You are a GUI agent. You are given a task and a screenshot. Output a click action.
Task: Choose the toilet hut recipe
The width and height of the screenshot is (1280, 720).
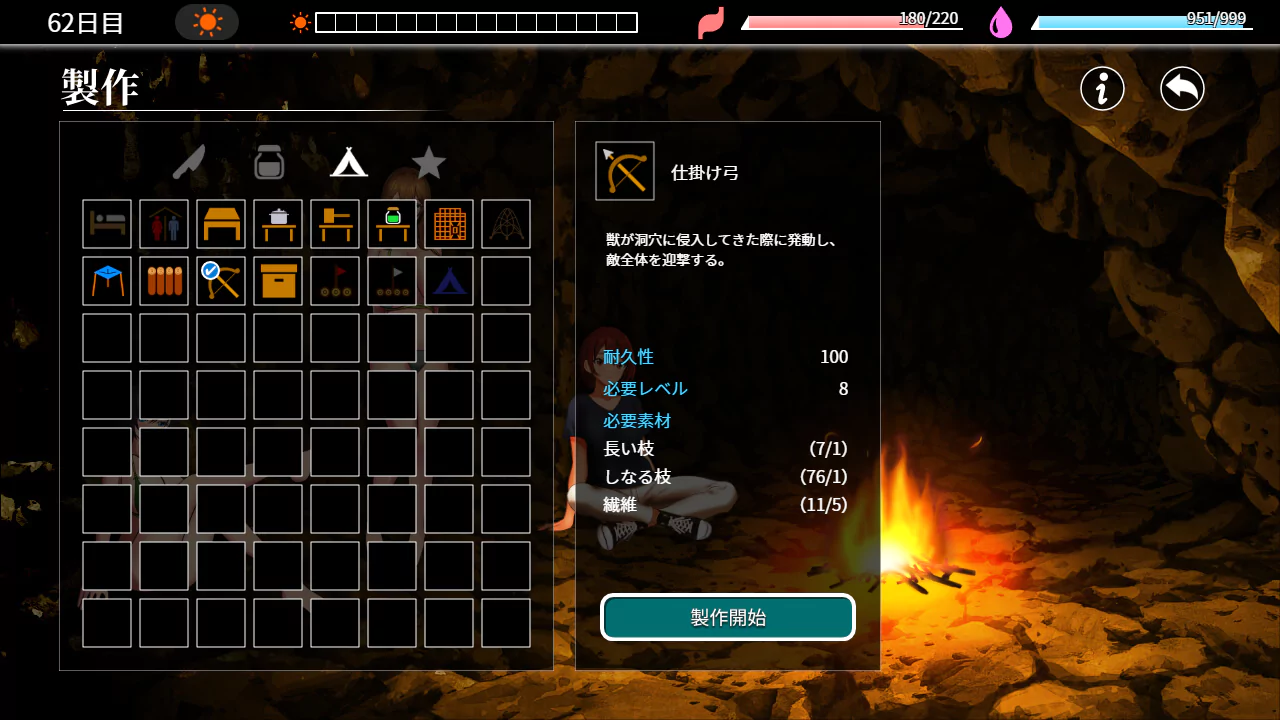164,224
